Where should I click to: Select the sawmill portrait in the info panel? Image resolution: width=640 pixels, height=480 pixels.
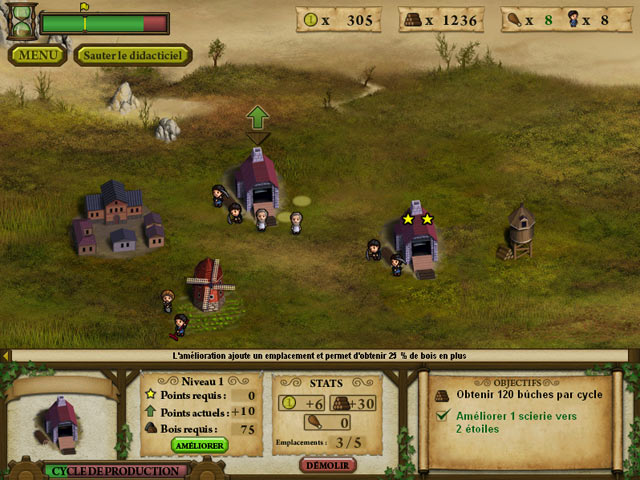pyautogui.click(x=60, y=418)
